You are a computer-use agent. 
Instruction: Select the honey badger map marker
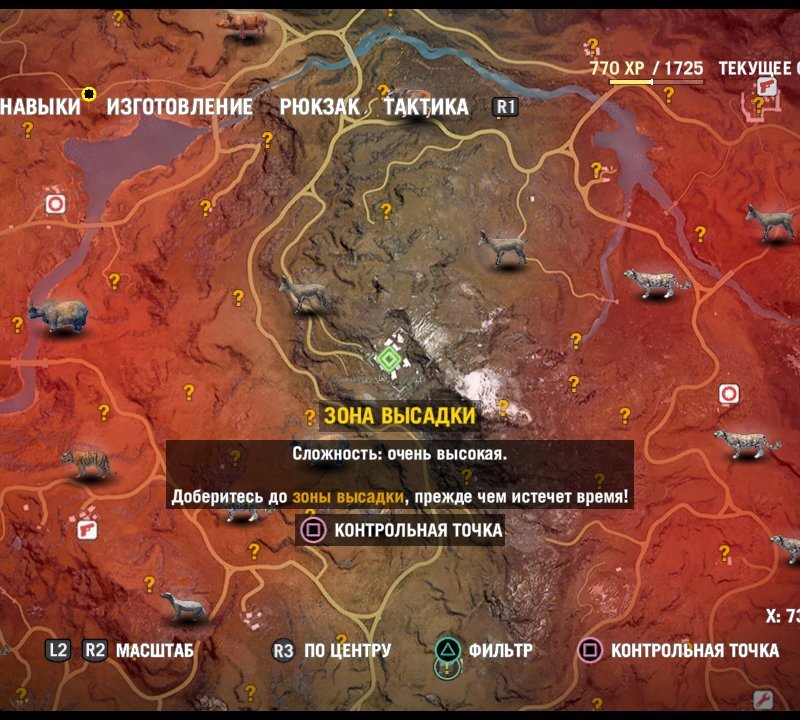tap(184, 605)
